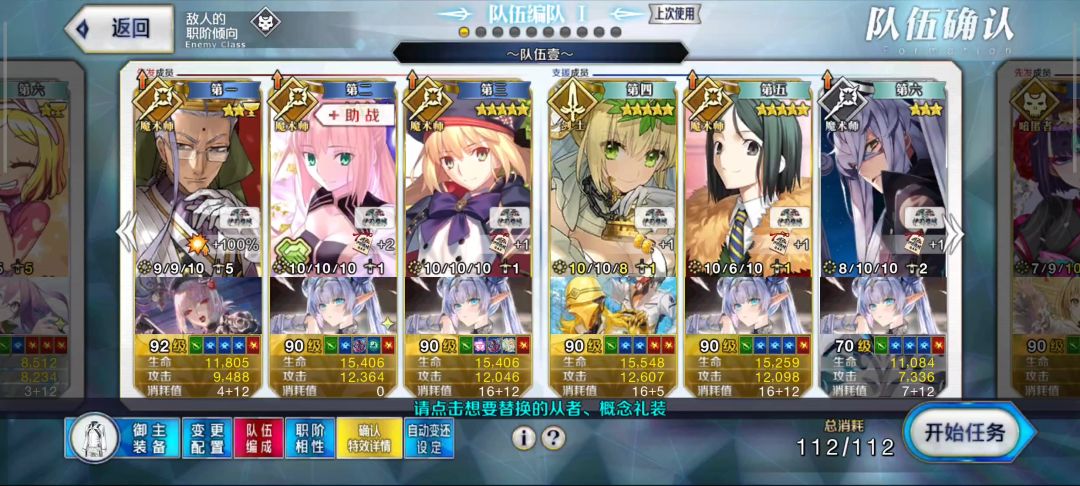Switch to the next party with right arrow
The width and height of the screenshot is (1080, 486).
(x=957, y=232)
